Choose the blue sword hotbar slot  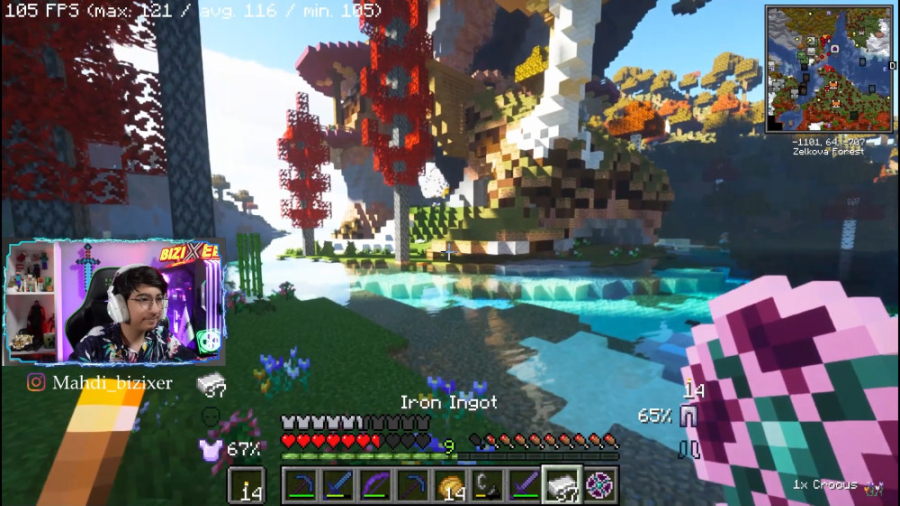339,485
